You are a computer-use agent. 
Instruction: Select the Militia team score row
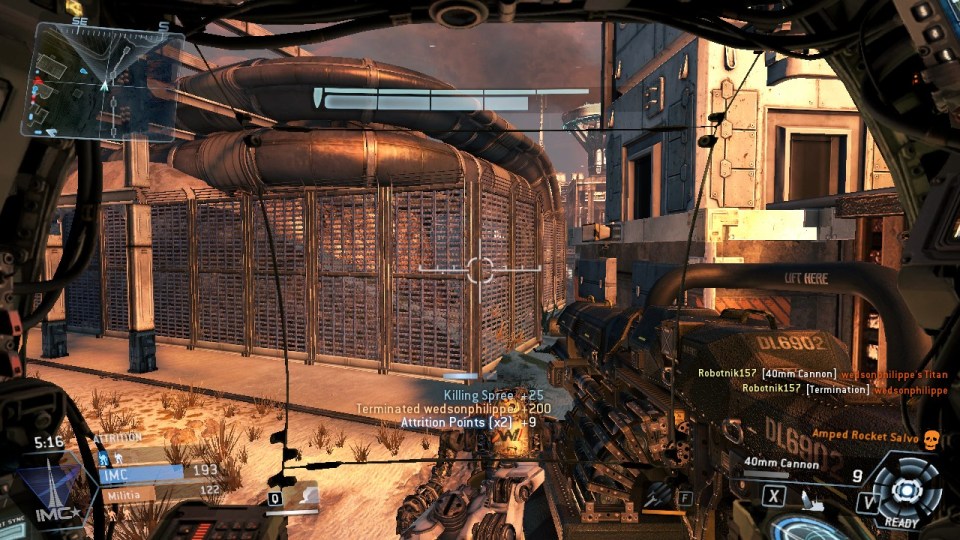(159, 491)
